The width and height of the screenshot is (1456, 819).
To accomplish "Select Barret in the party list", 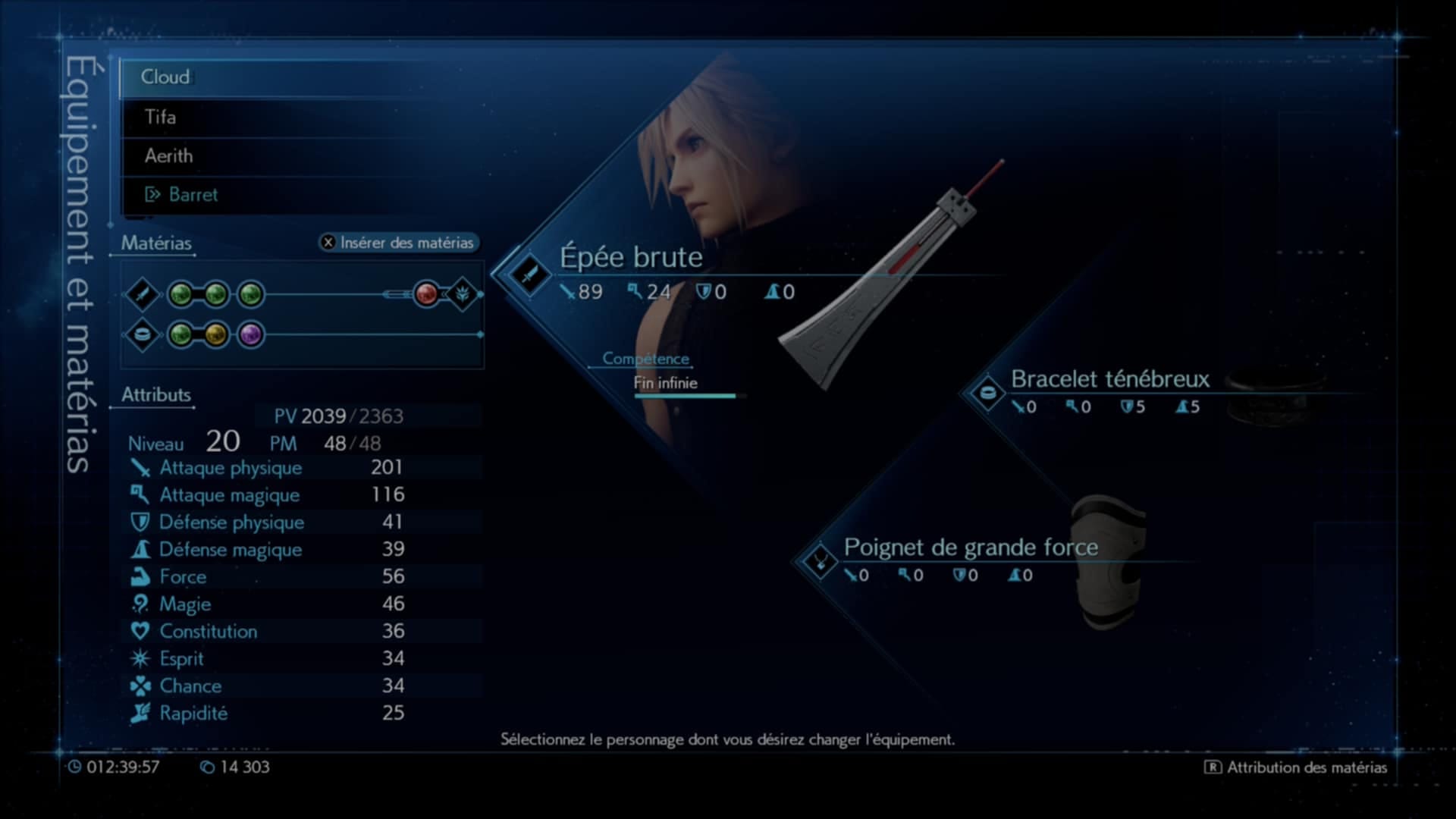I will pos(193,195).
